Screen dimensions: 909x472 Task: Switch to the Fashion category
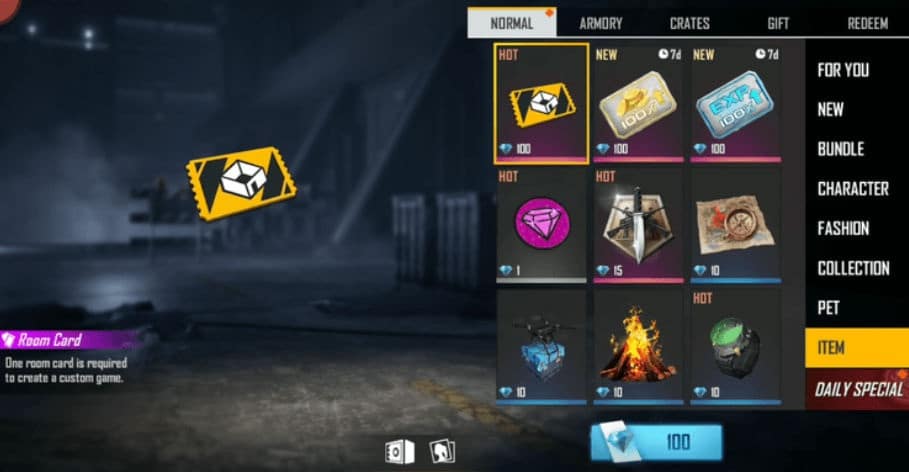pos(843,228)
